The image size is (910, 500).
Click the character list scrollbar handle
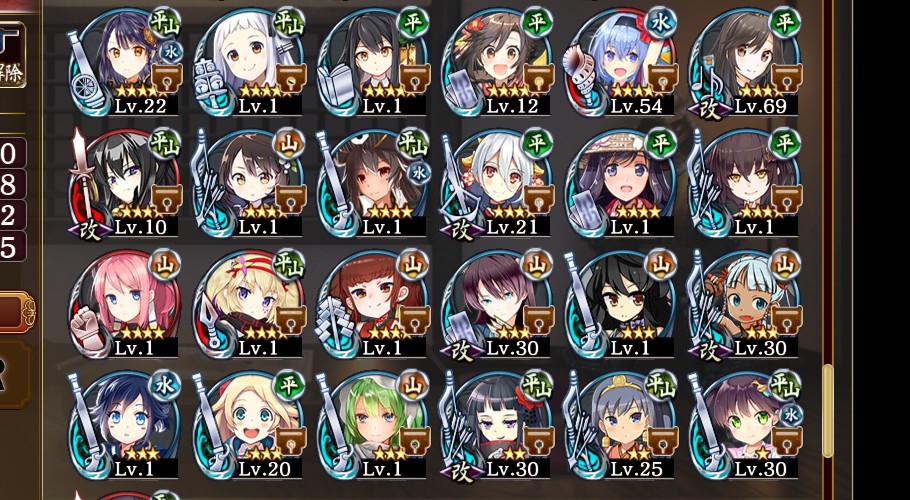[828, 410]
